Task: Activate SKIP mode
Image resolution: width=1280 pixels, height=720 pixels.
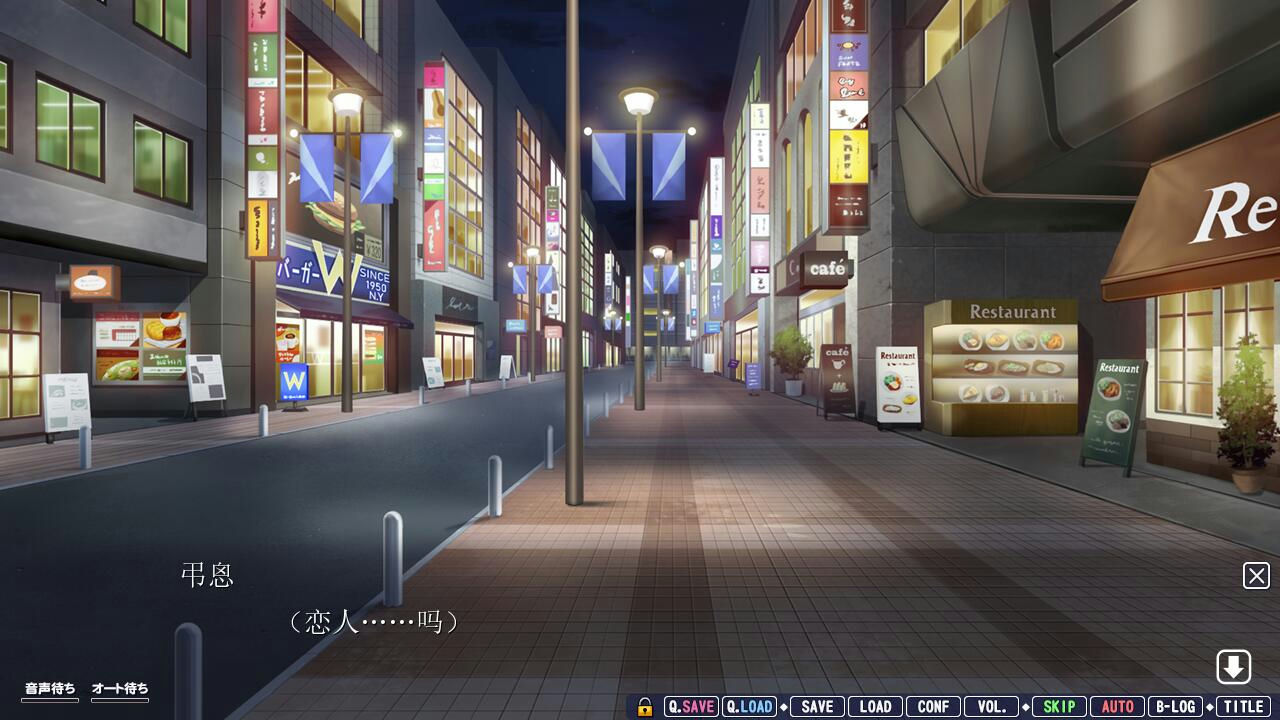Action: click(x=1059, y=707)
